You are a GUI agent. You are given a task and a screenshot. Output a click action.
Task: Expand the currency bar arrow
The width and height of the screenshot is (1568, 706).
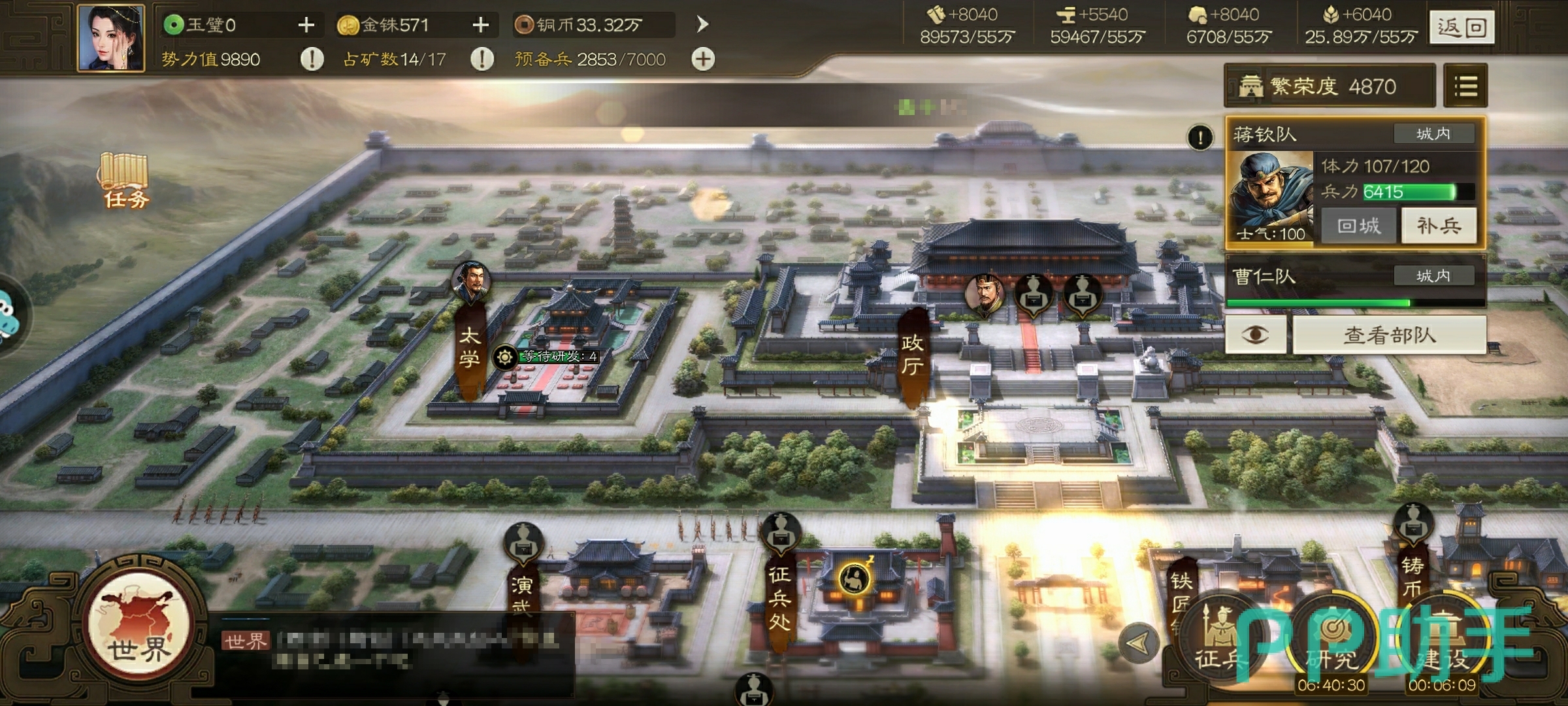point(702,25)
